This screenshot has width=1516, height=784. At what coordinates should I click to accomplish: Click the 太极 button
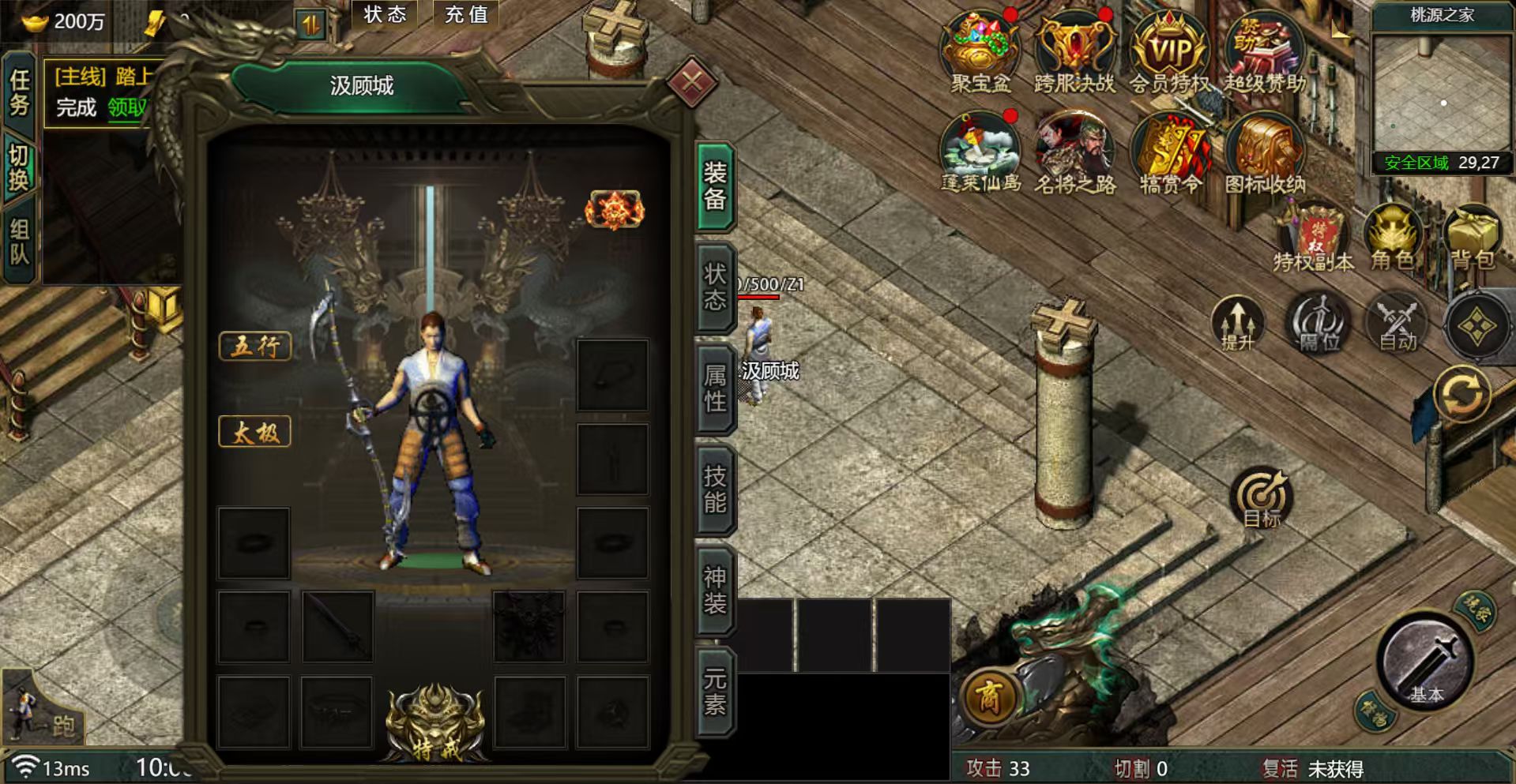tap(254, 432)
